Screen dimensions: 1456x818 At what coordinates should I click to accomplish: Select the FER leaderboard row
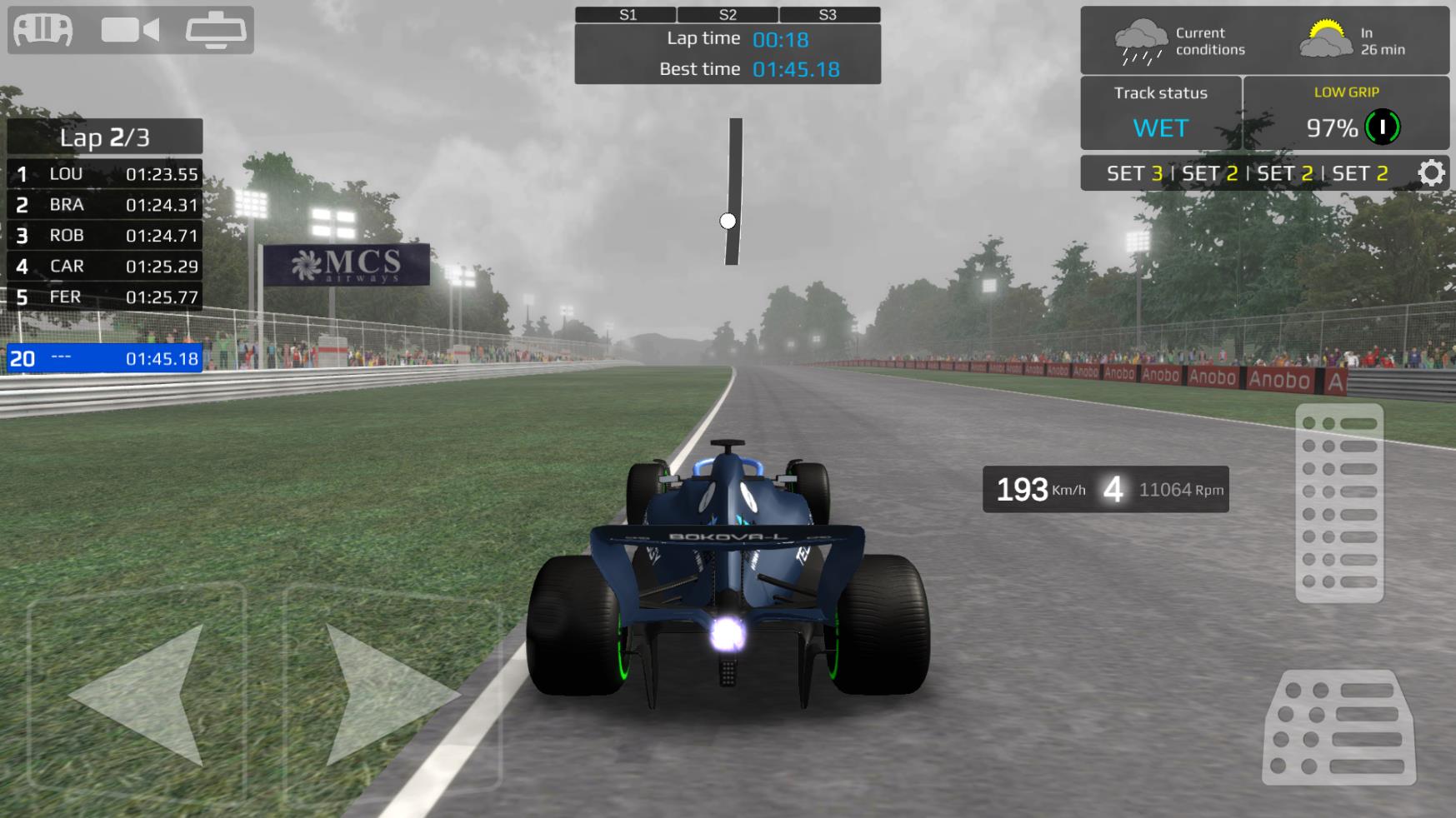pos(105,297)
